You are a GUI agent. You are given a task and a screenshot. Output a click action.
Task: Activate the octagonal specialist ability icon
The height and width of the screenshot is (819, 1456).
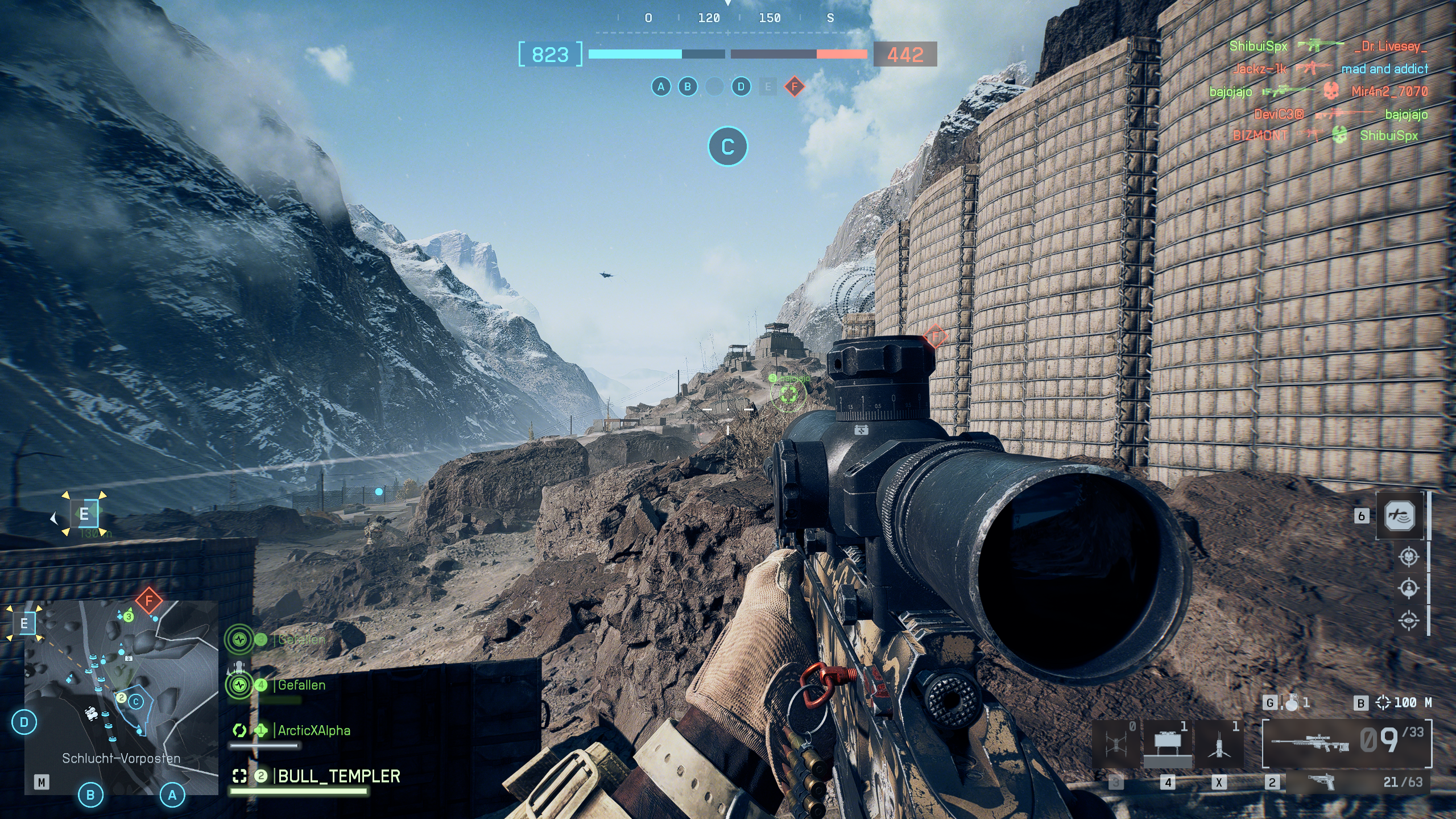click(1400, 516)
